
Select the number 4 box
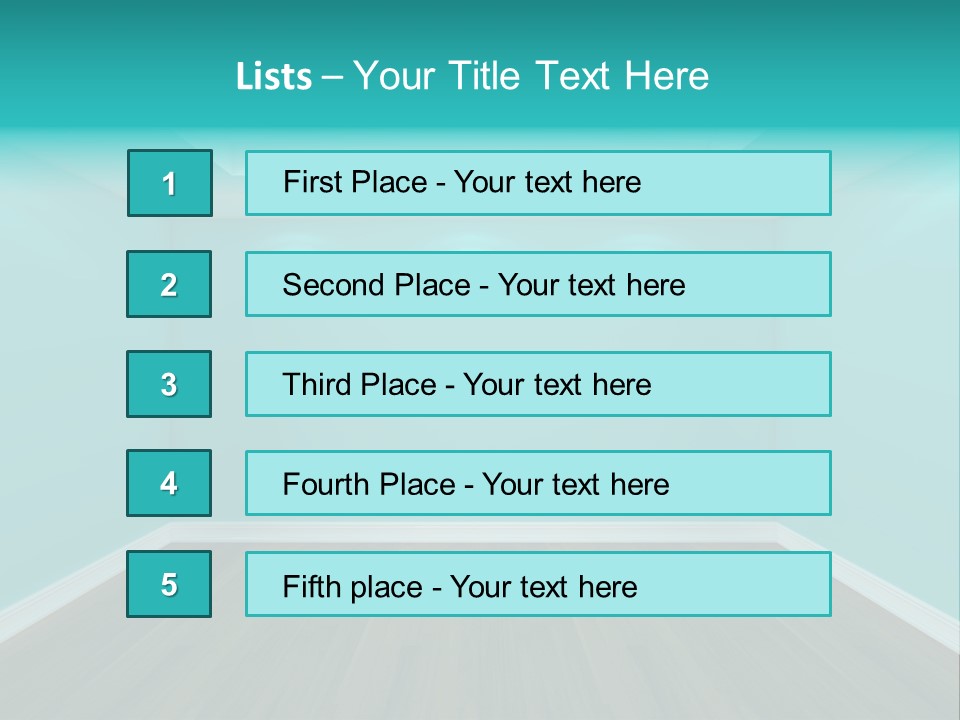coord(169,483)
